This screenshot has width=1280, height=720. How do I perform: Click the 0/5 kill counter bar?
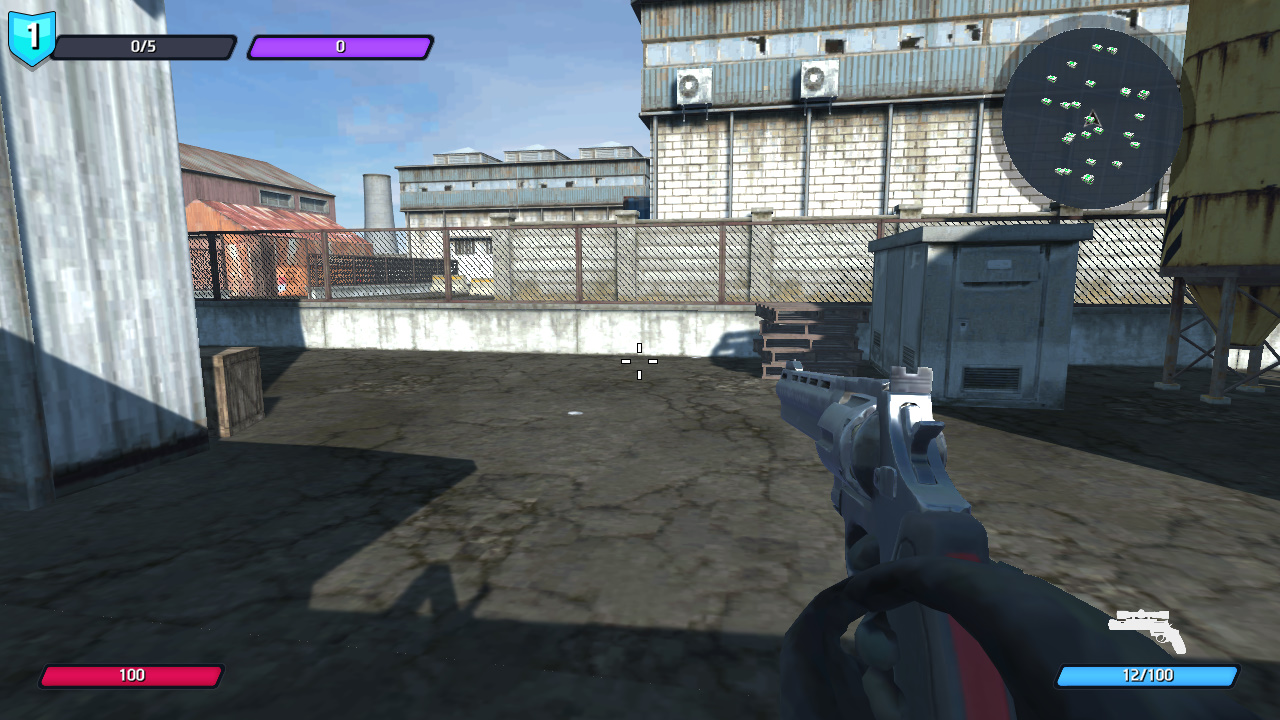[145, 45]
